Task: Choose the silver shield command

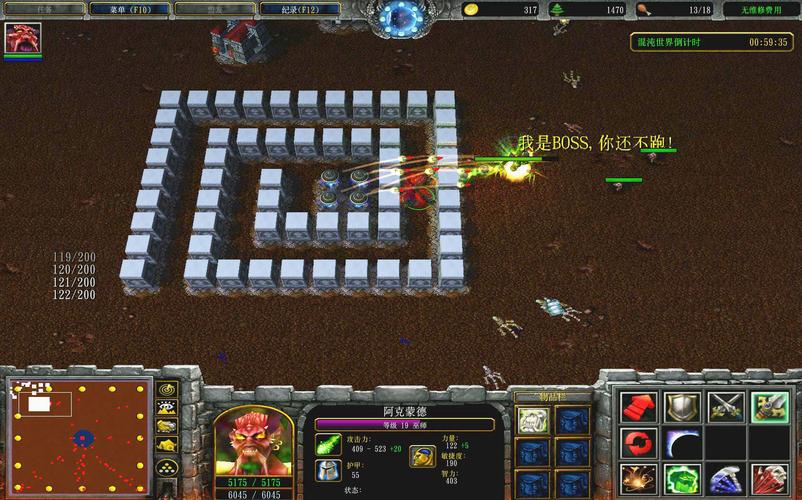Action: (x=681, y=406)
